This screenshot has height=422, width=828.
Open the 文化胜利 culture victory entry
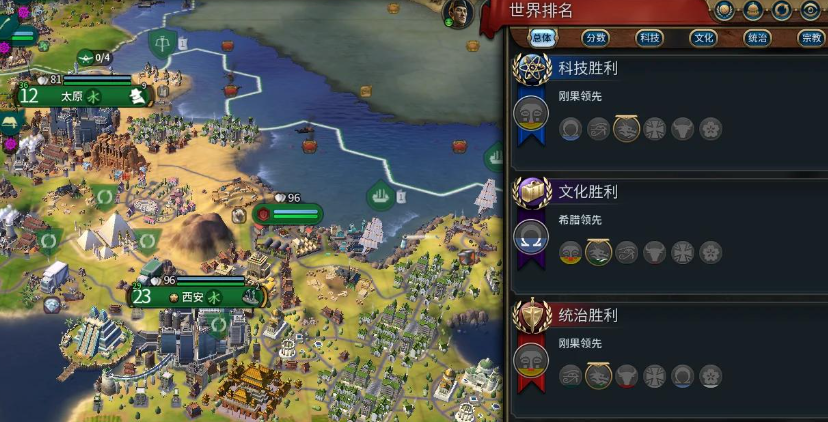(x=588, y=191)
